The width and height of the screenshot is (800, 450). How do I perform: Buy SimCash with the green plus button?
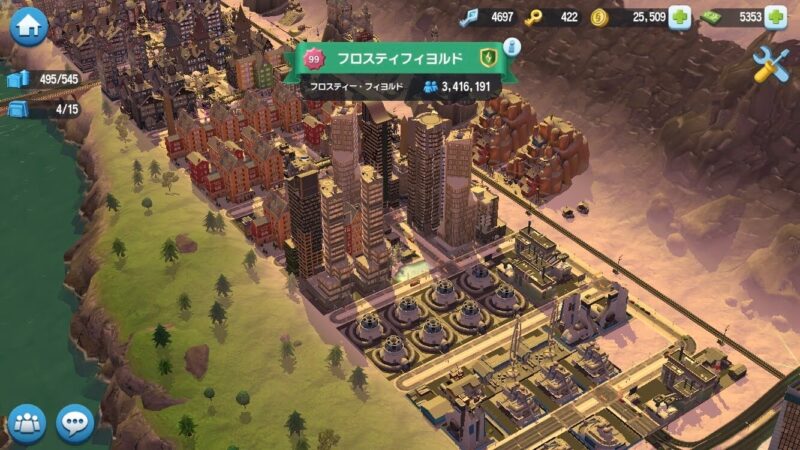[775, 17]
